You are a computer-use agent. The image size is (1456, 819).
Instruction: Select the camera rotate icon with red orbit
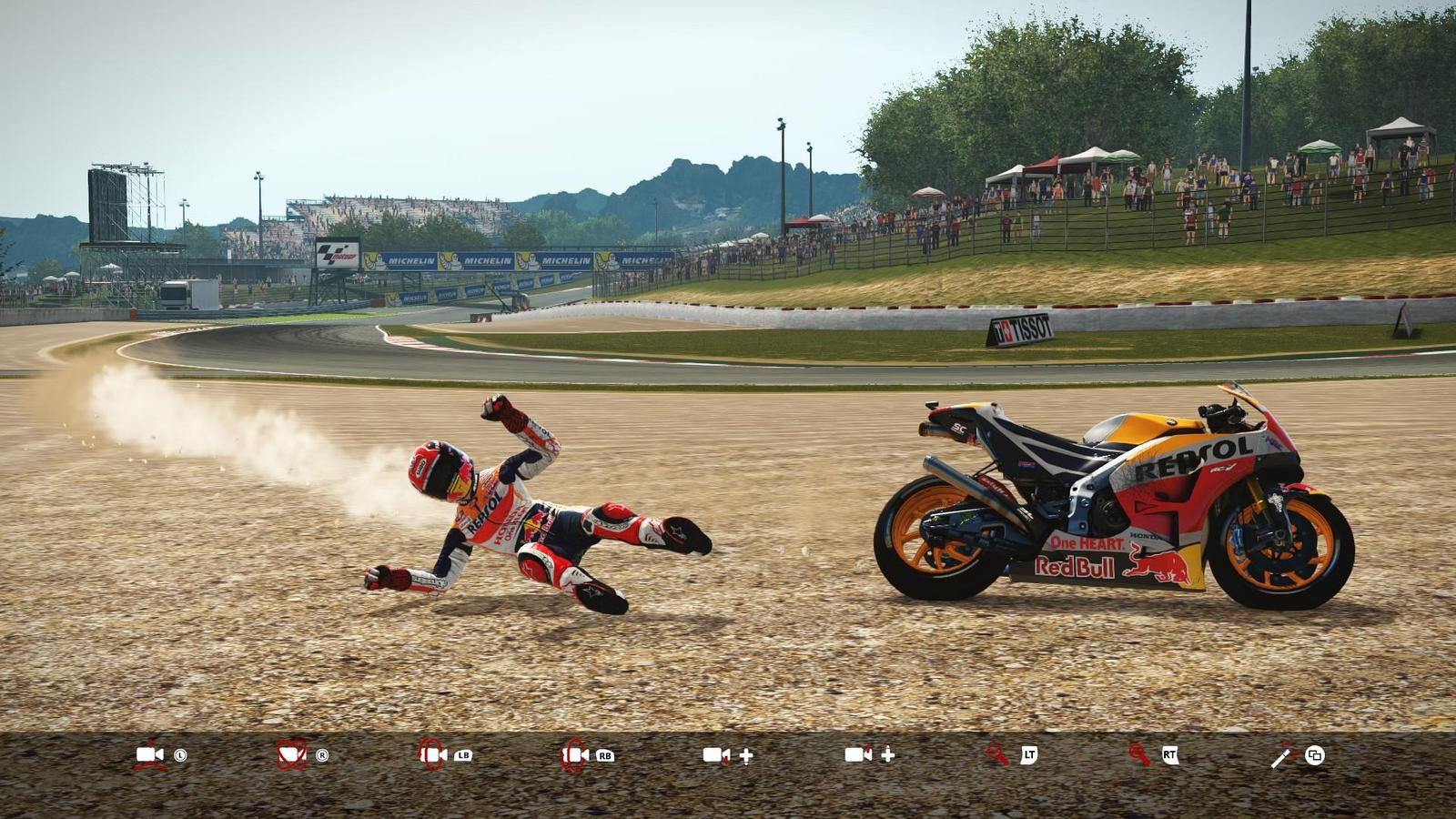(291, 754)
